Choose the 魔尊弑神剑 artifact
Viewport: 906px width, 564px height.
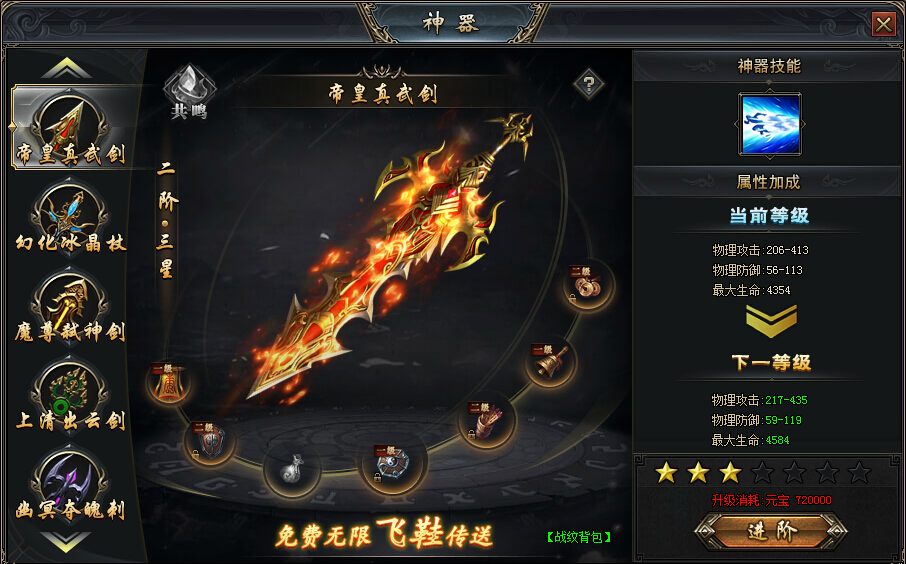coord(69,305)
